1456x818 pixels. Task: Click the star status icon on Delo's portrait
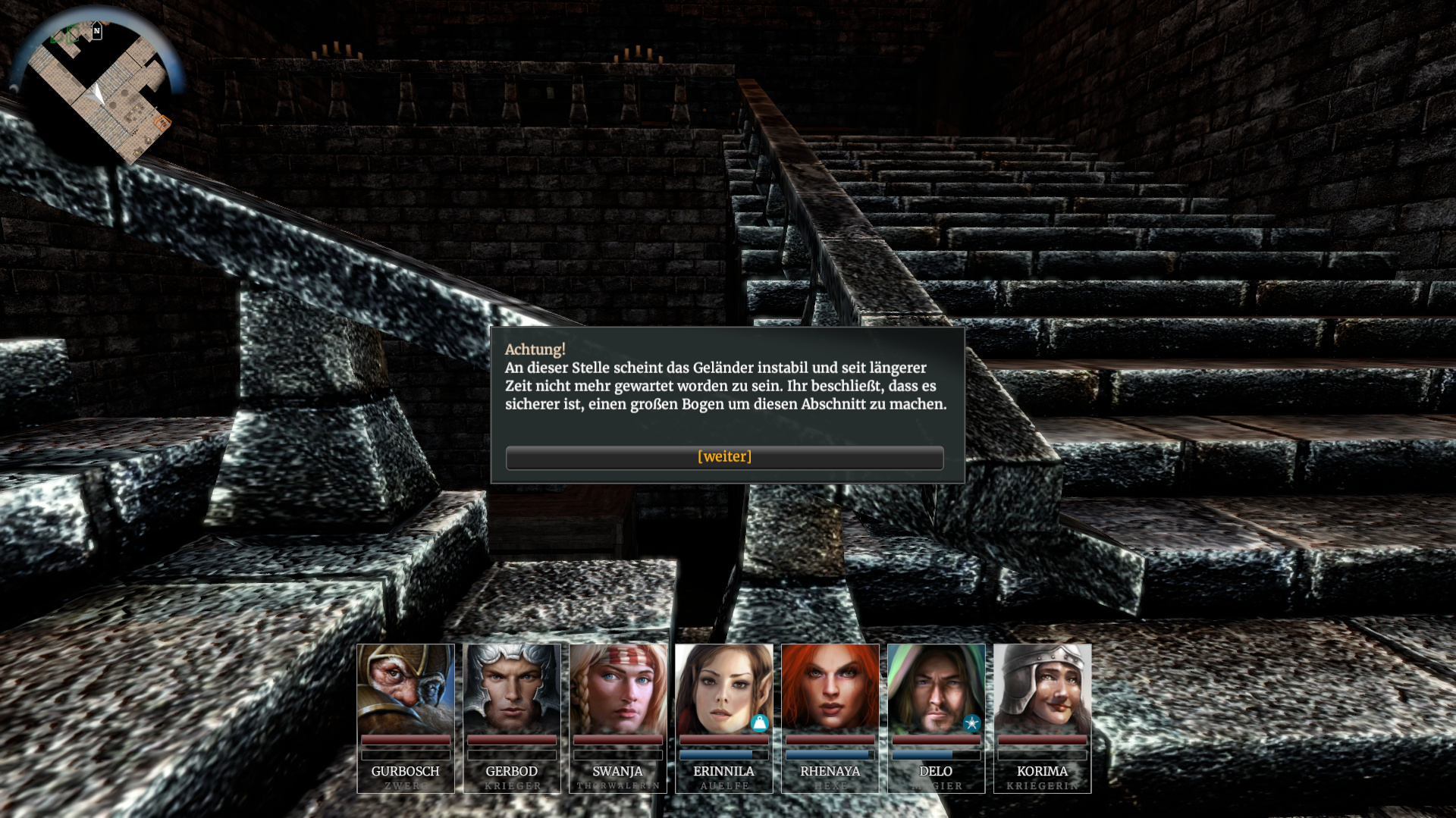click(971, 723)
